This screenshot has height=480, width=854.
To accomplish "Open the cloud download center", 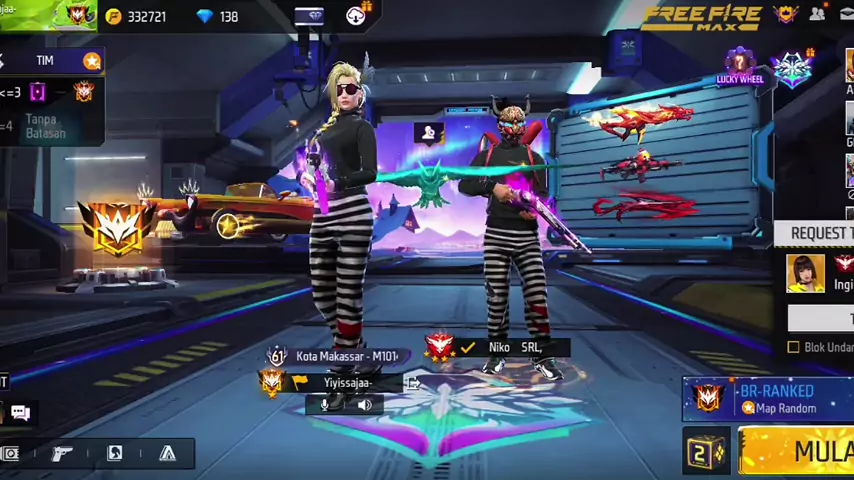I will point(356,15).
